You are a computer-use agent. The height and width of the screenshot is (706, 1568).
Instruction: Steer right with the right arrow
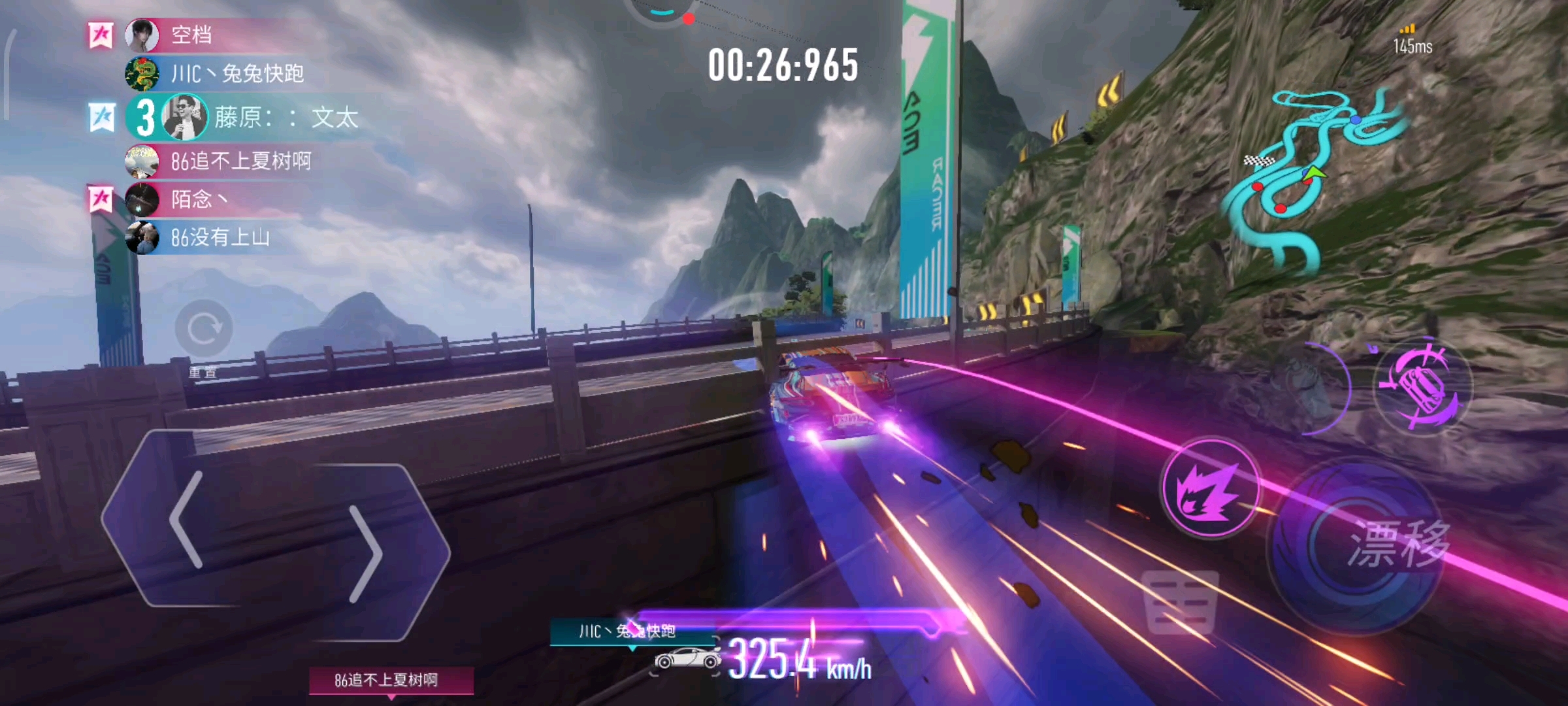coord(366,553)
